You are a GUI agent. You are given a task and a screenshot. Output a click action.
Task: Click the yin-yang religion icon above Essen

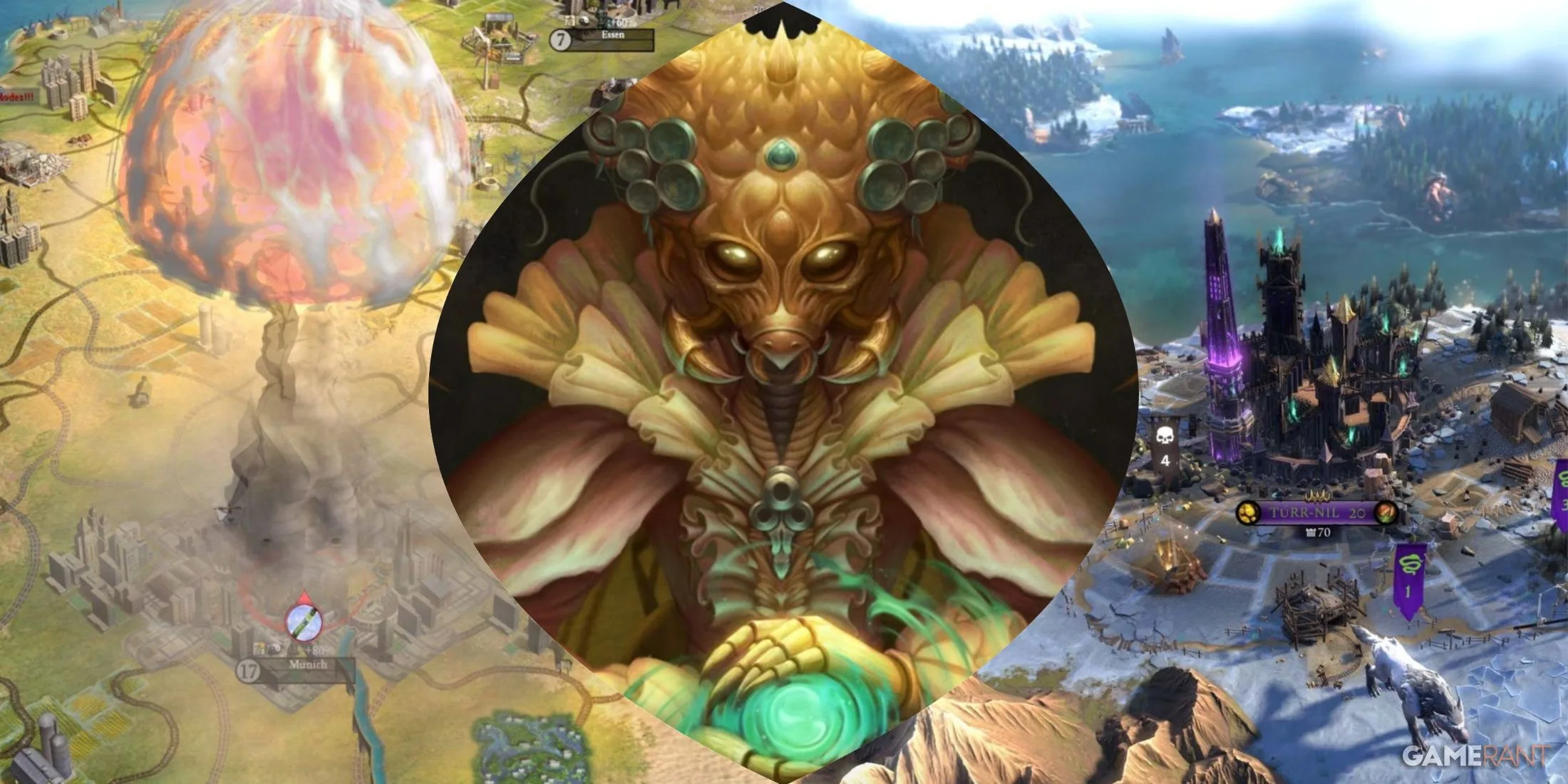click(x=584, y=20)
